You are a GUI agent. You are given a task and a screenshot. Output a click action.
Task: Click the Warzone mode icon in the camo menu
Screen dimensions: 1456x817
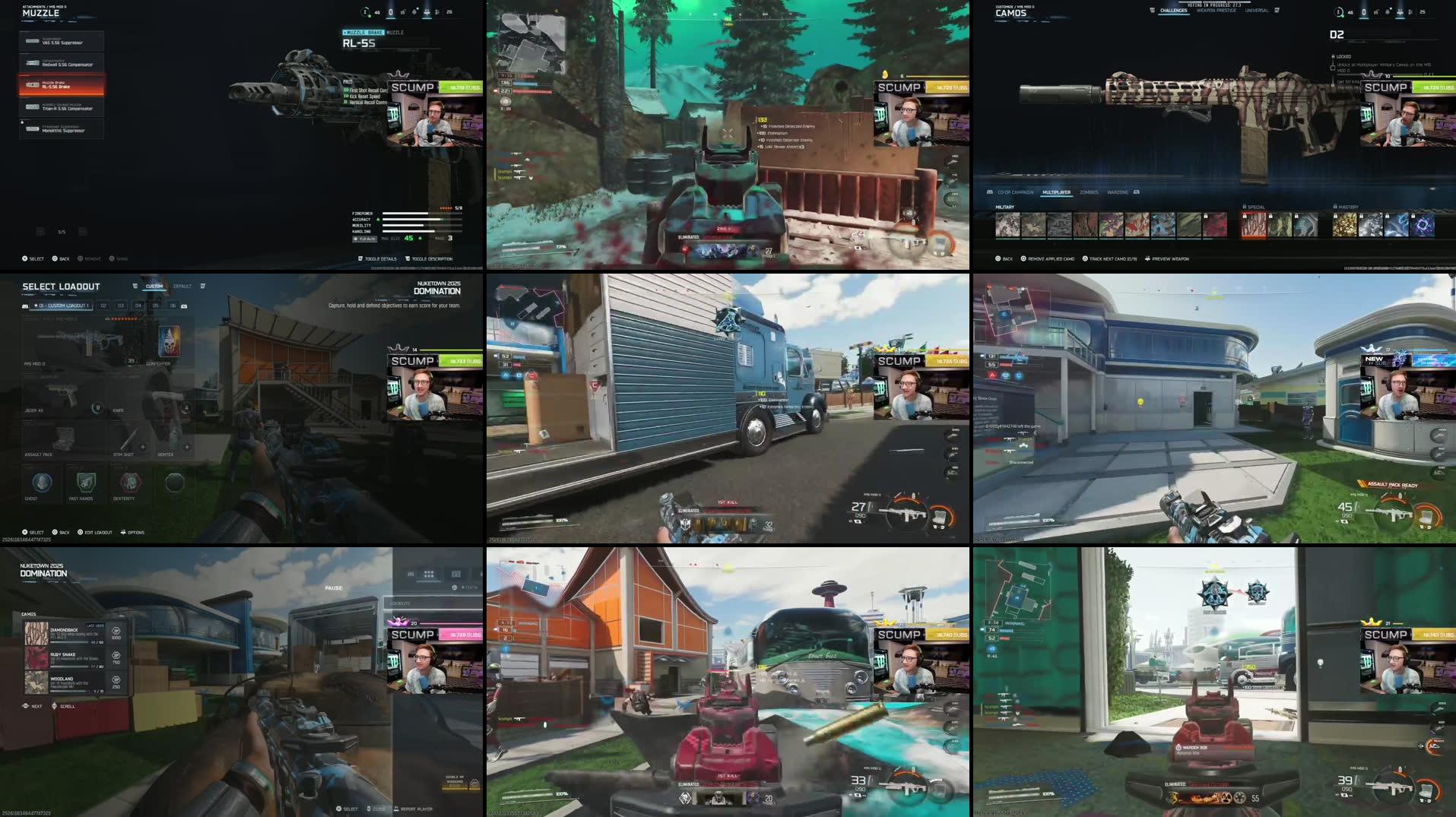1118,193
